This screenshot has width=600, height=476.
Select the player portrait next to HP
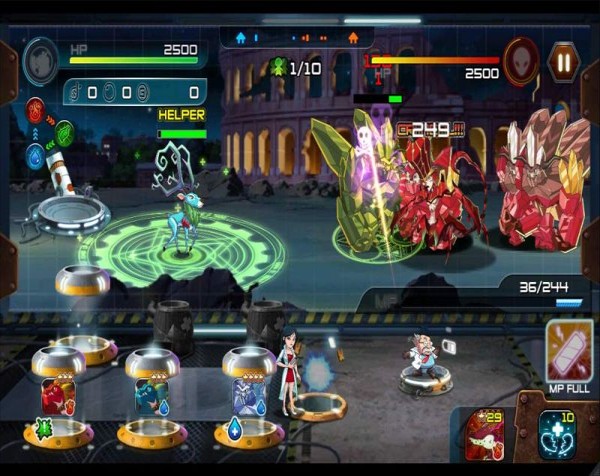pos(41,59)
